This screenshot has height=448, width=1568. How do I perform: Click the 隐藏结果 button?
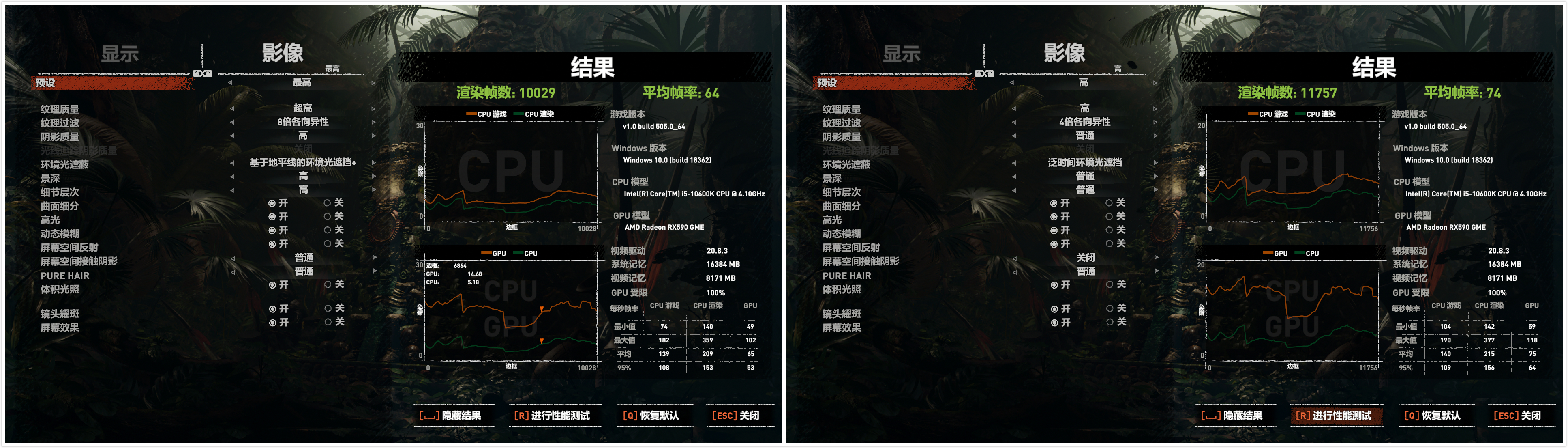point(455,415)
